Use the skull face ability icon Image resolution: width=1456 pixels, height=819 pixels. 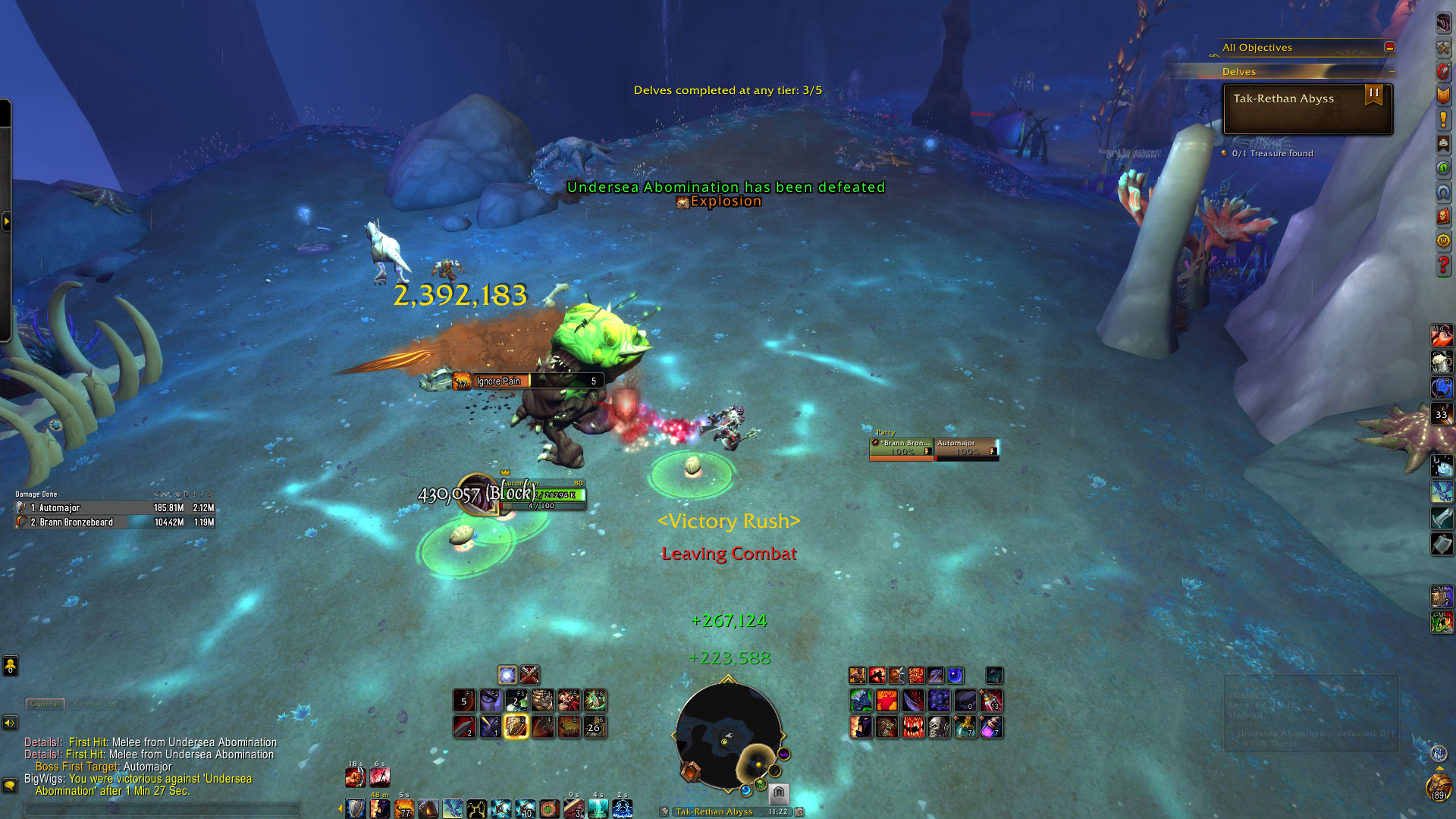[939, 727]
